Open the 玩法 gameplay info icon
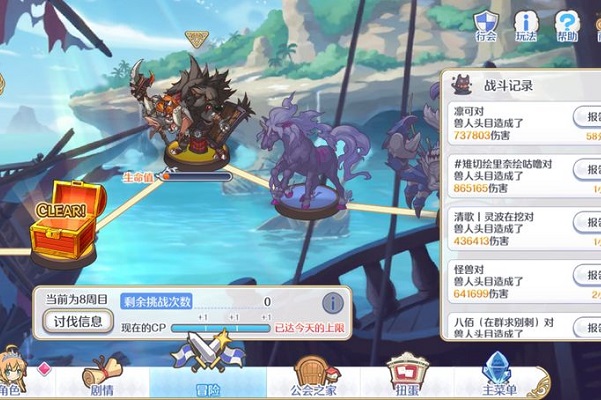 click(x=526, y=25)
